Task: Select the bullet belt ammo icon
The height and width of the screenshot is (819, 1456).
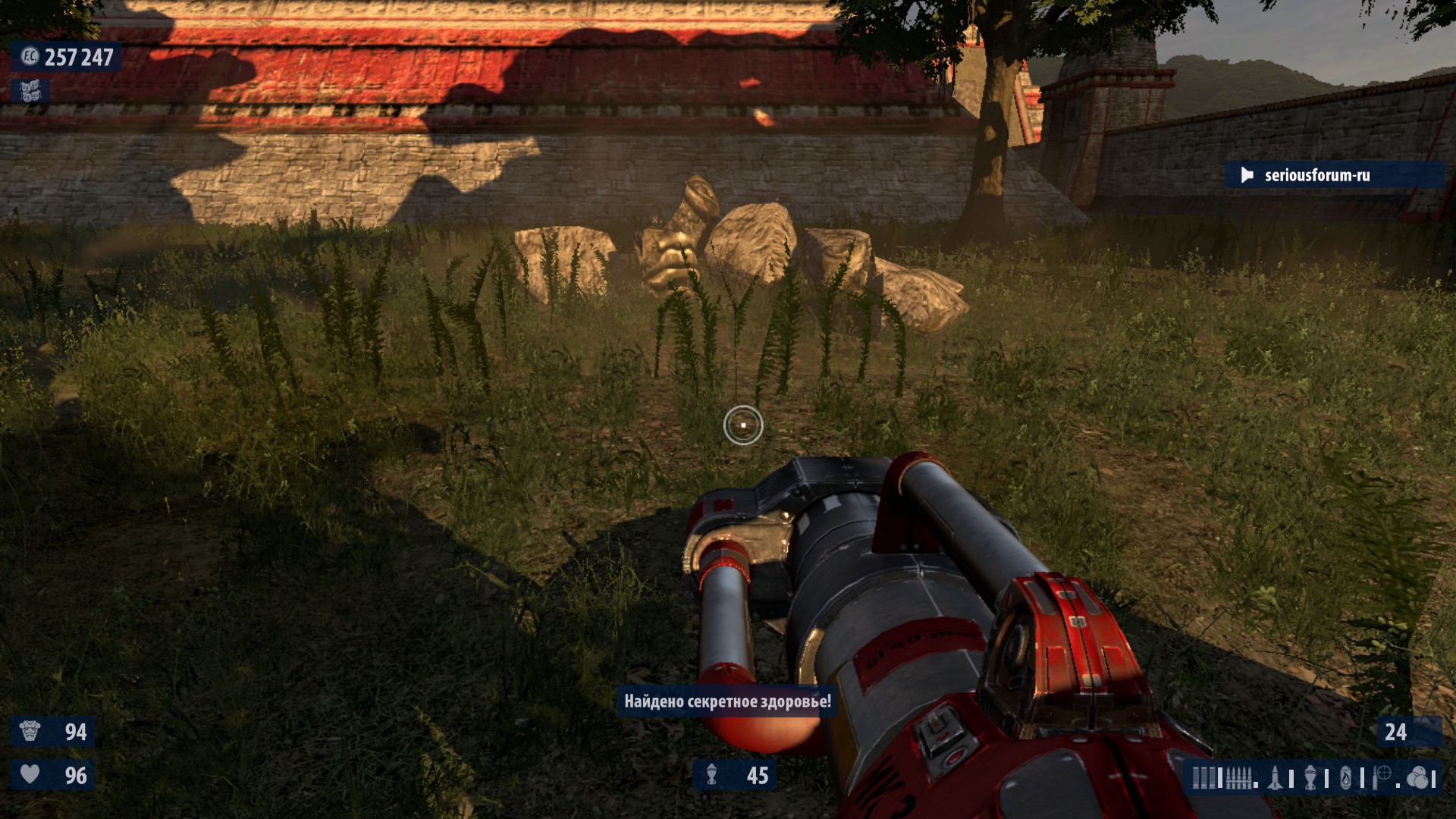Action: click(x=1238, y=778)
